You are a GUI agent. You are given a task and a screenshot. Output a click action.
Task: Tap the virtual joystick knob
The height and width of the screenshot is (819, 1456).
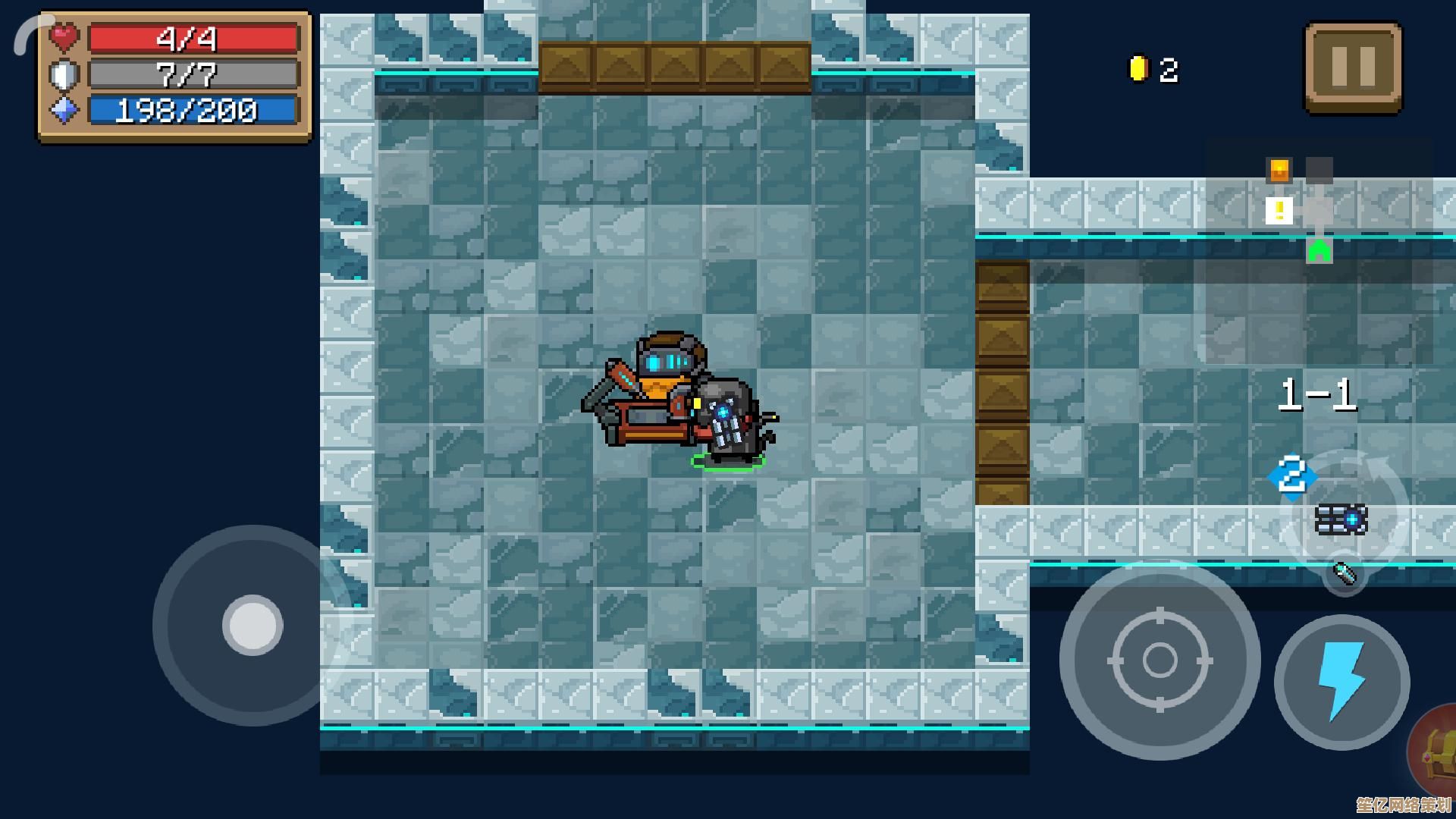[253, 625]
